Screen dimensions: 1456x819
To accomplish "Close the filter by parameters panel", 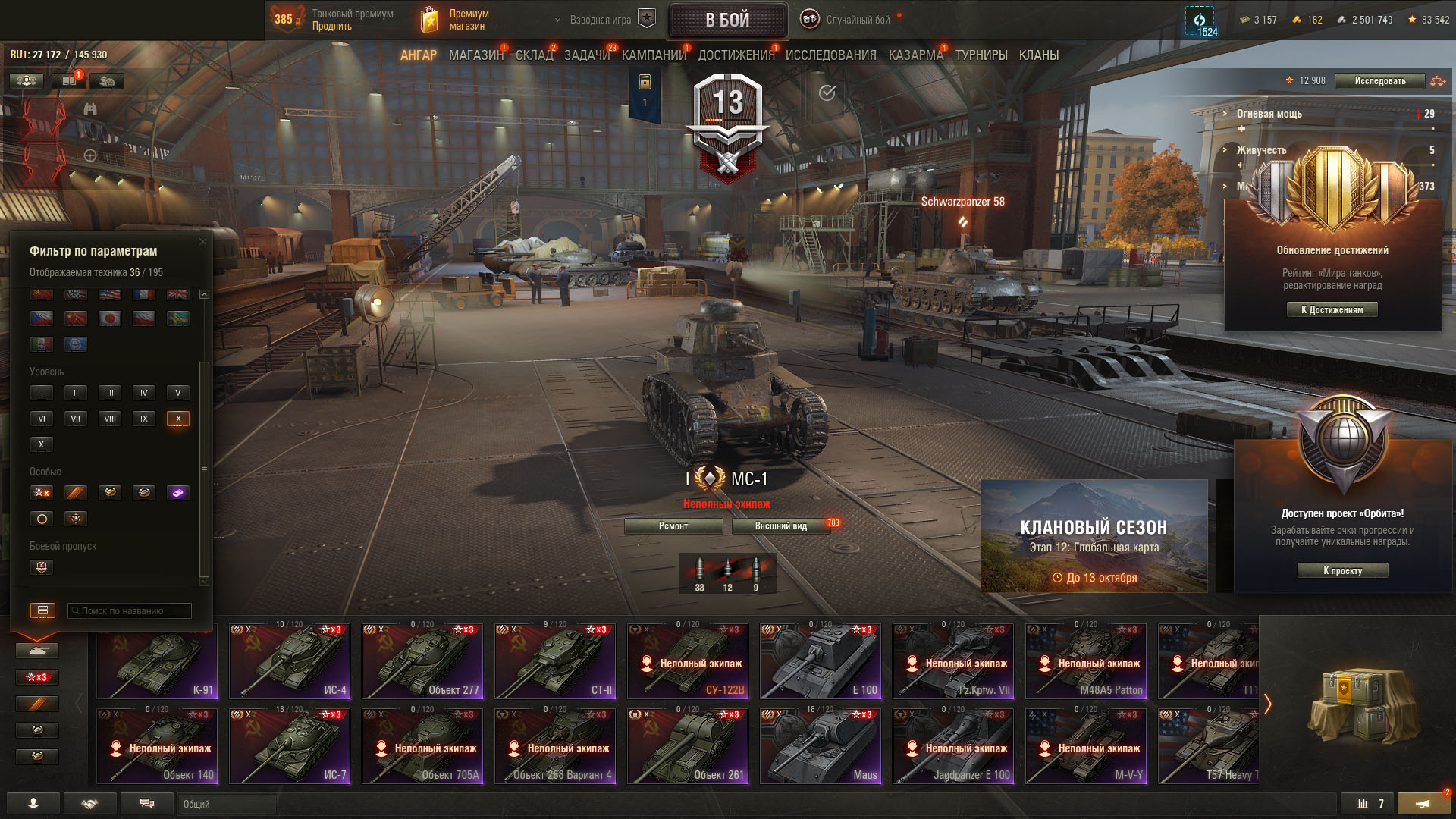I will pyautogui.click(x=202, y=242).
